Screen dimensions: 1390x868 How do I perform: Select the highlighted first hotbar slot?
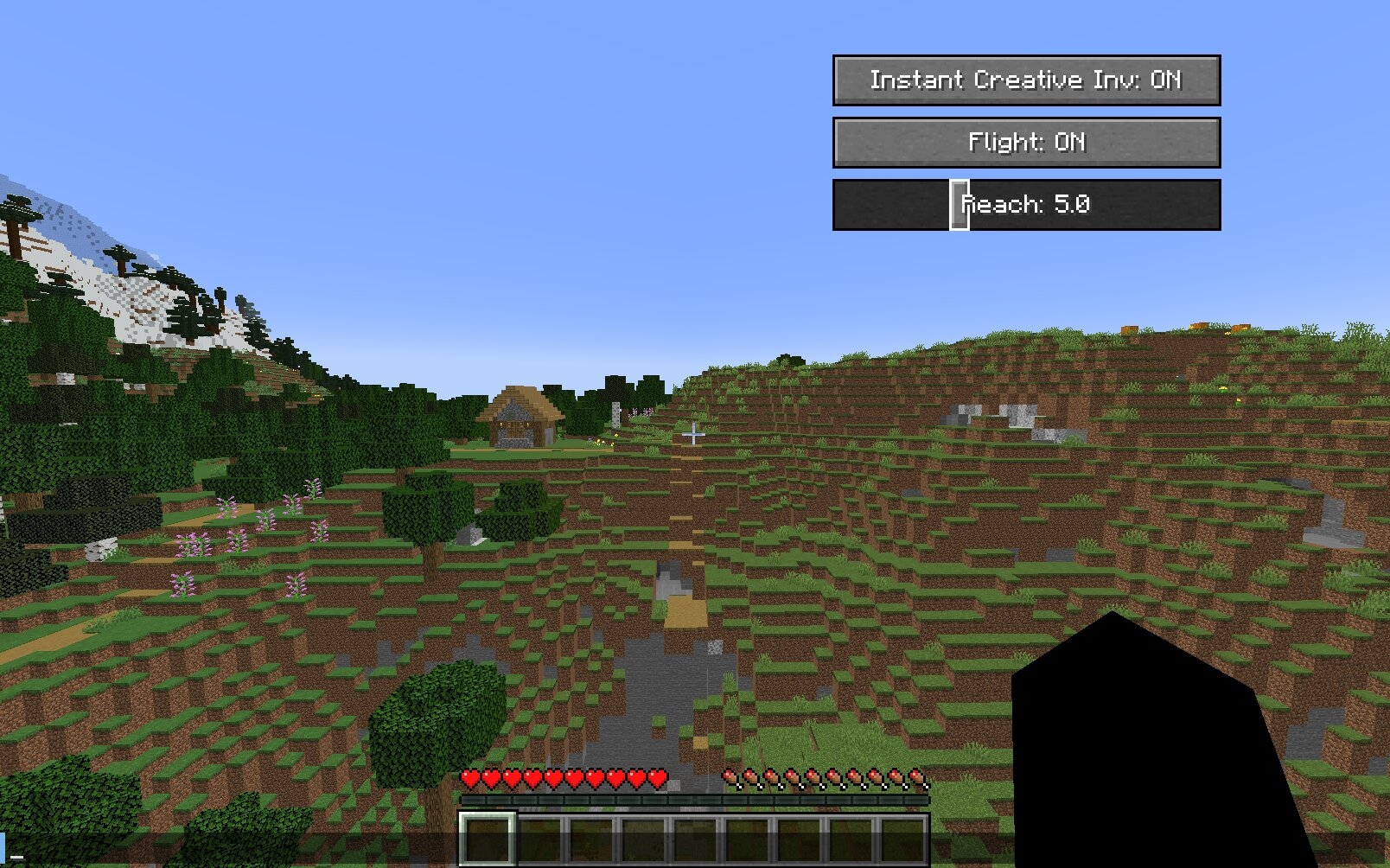tap(487, 839)
